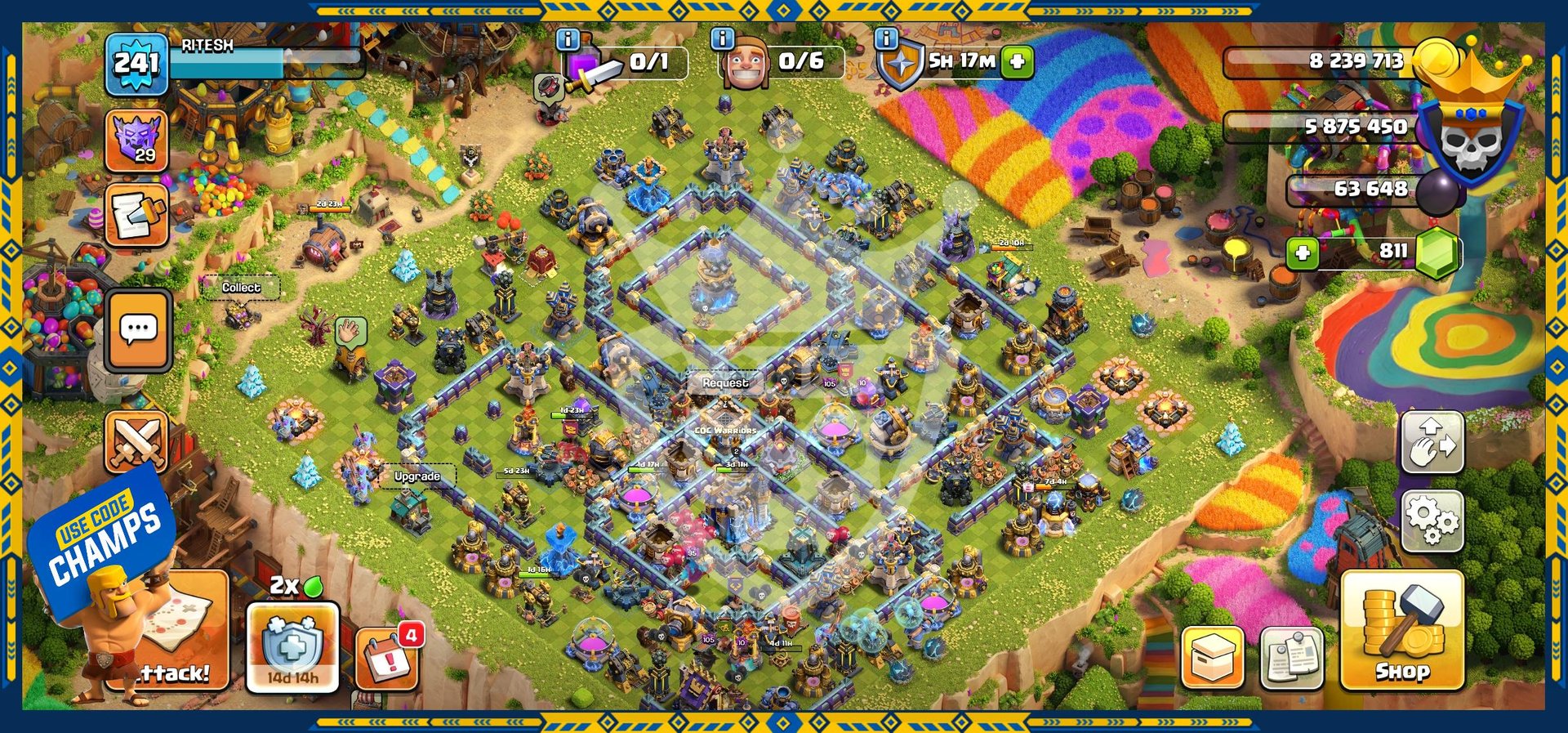The width and height of the screenshot is (1568, 733).
Task: Open the battle log scroll icon
Action: coord(136,215)
